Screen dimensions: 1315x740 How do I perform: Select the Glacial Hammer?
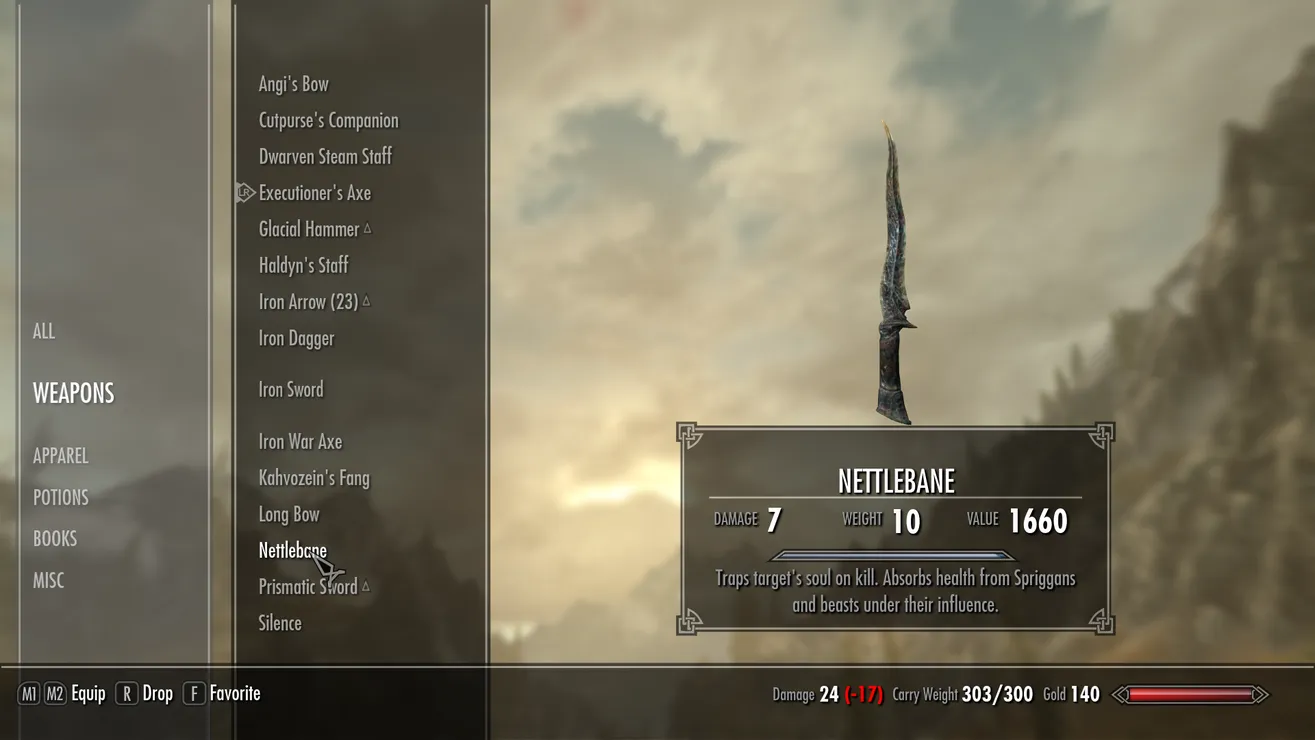pos(309,230)
